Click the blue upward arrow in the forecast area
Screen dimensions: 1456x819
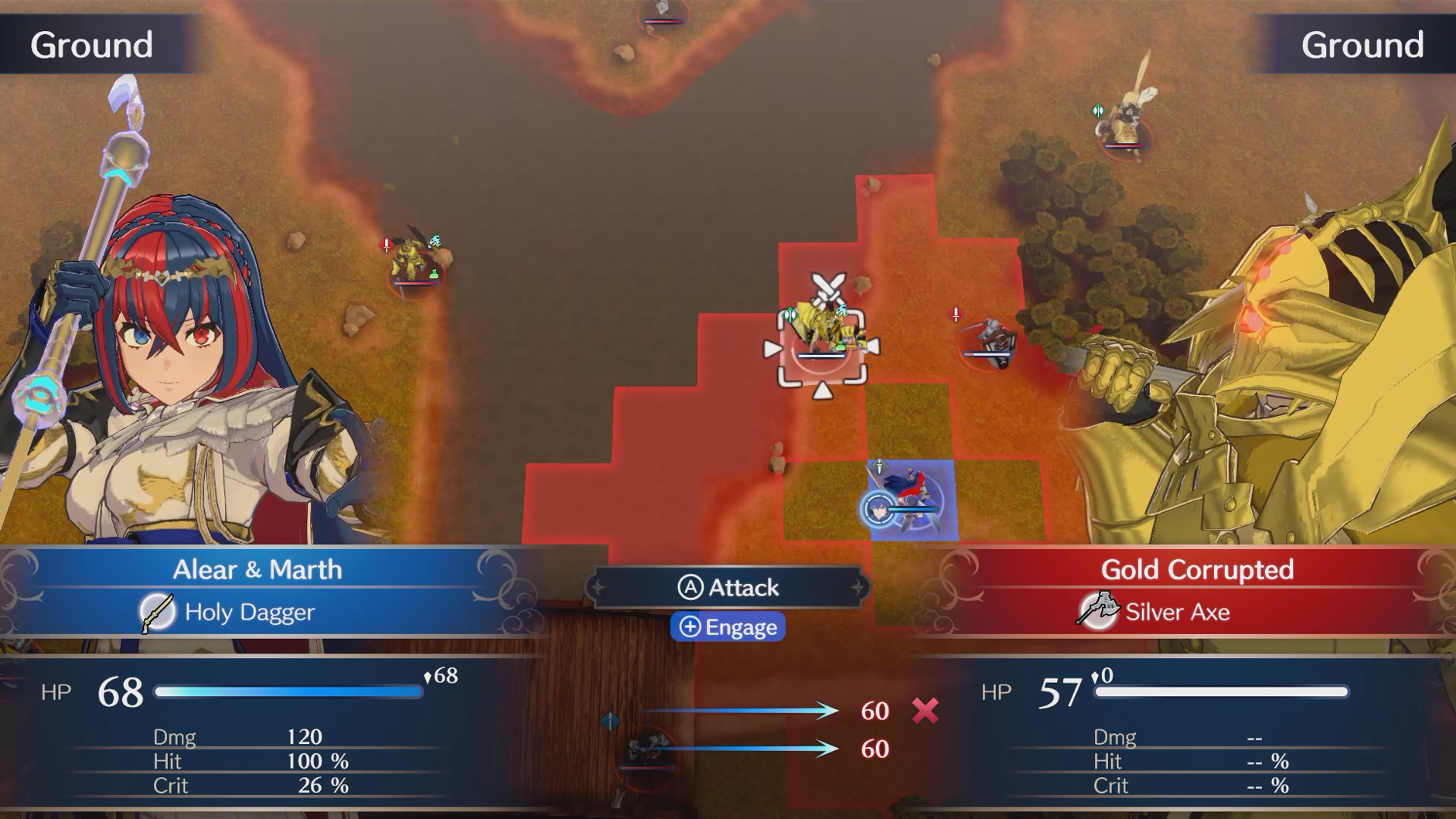pos(609,722)
